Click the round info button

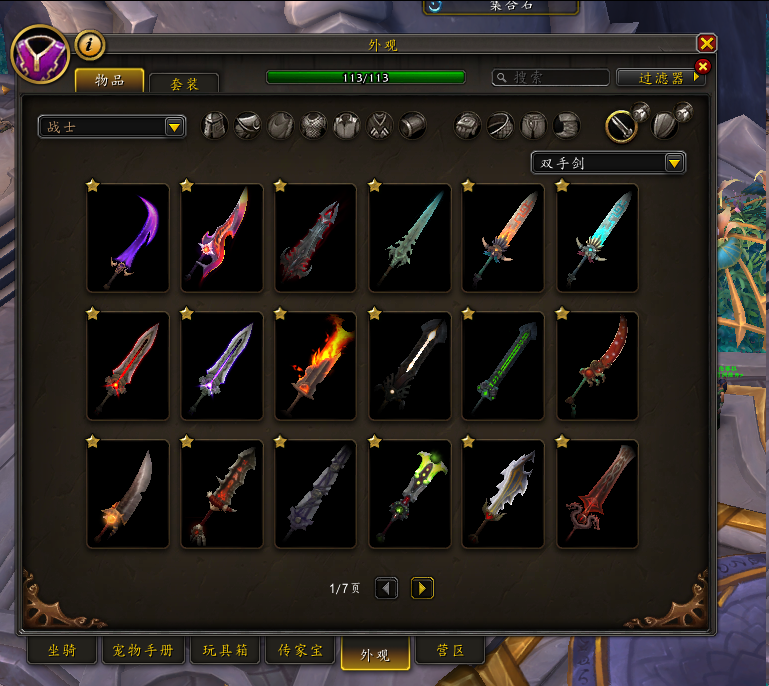[90, 44]
